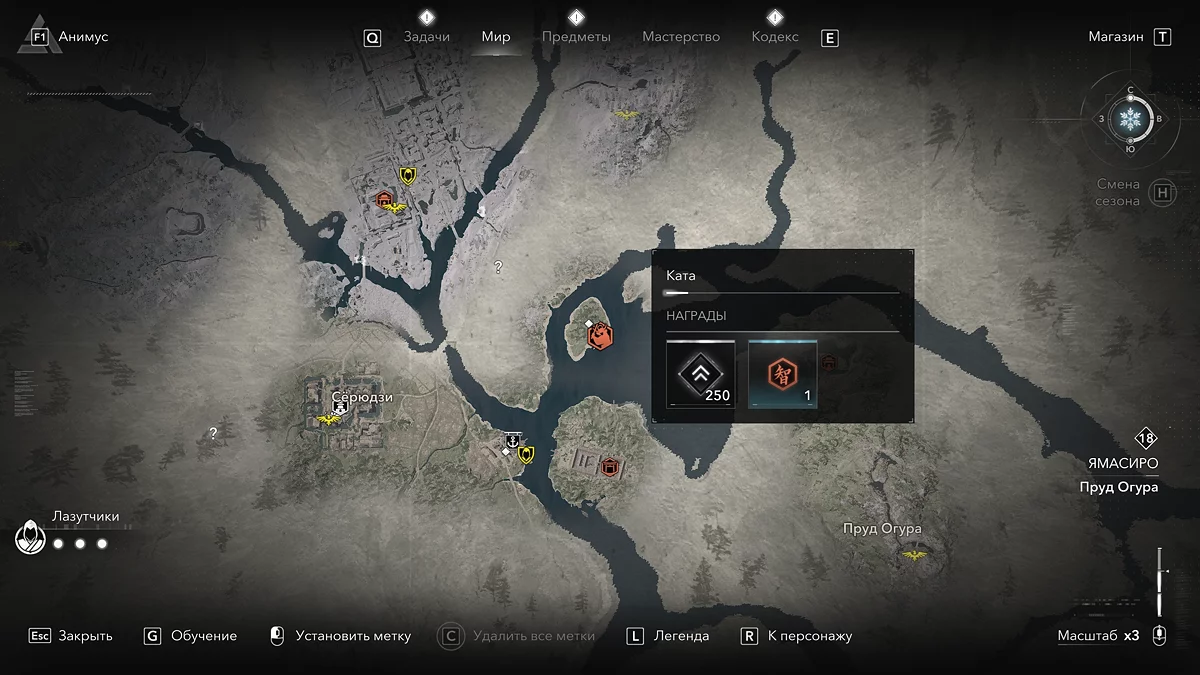Select the knowledge point reward tile
The width and height of the screenshot is (1200, 675).
coord(782,374)
